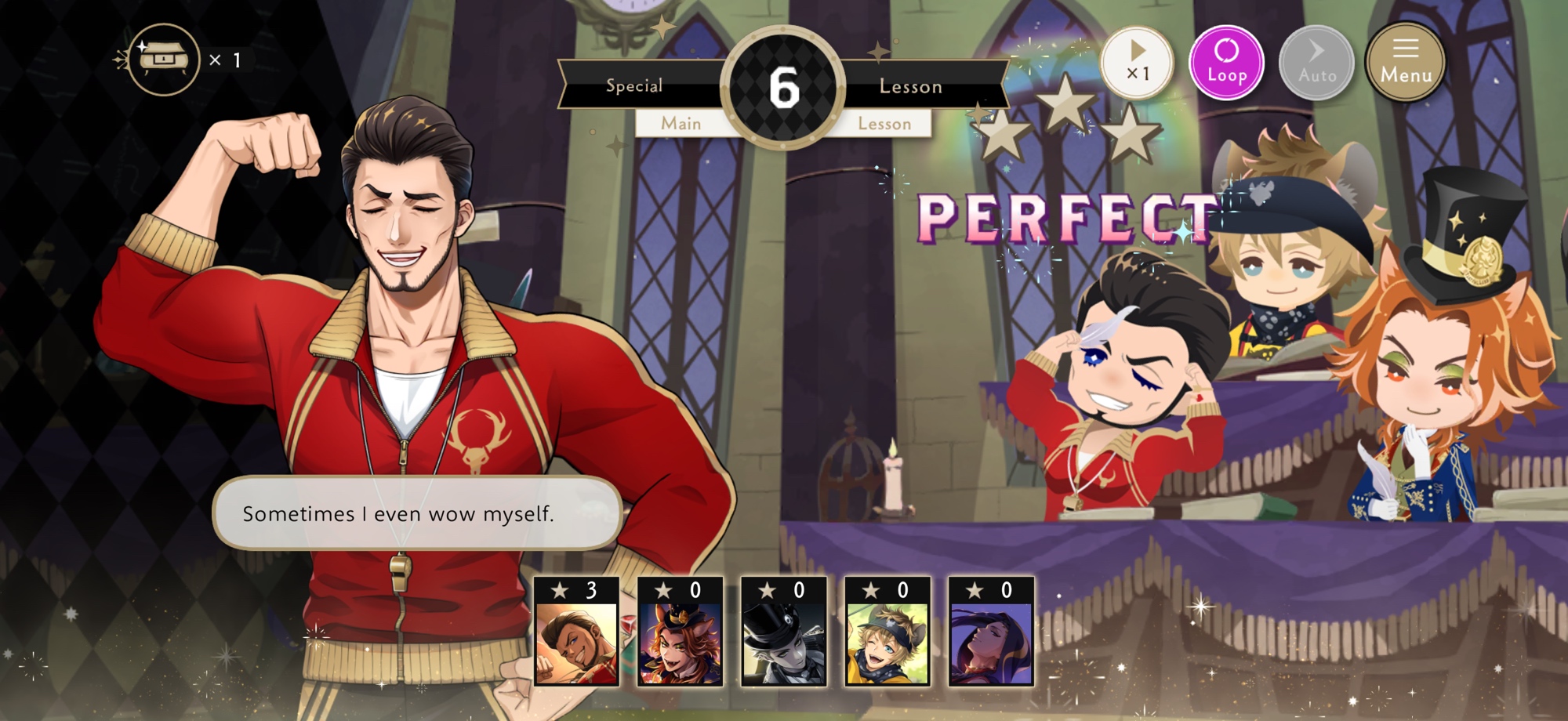Select the dark purple-haired character card

pyautogui.click(x=991, y=633)
